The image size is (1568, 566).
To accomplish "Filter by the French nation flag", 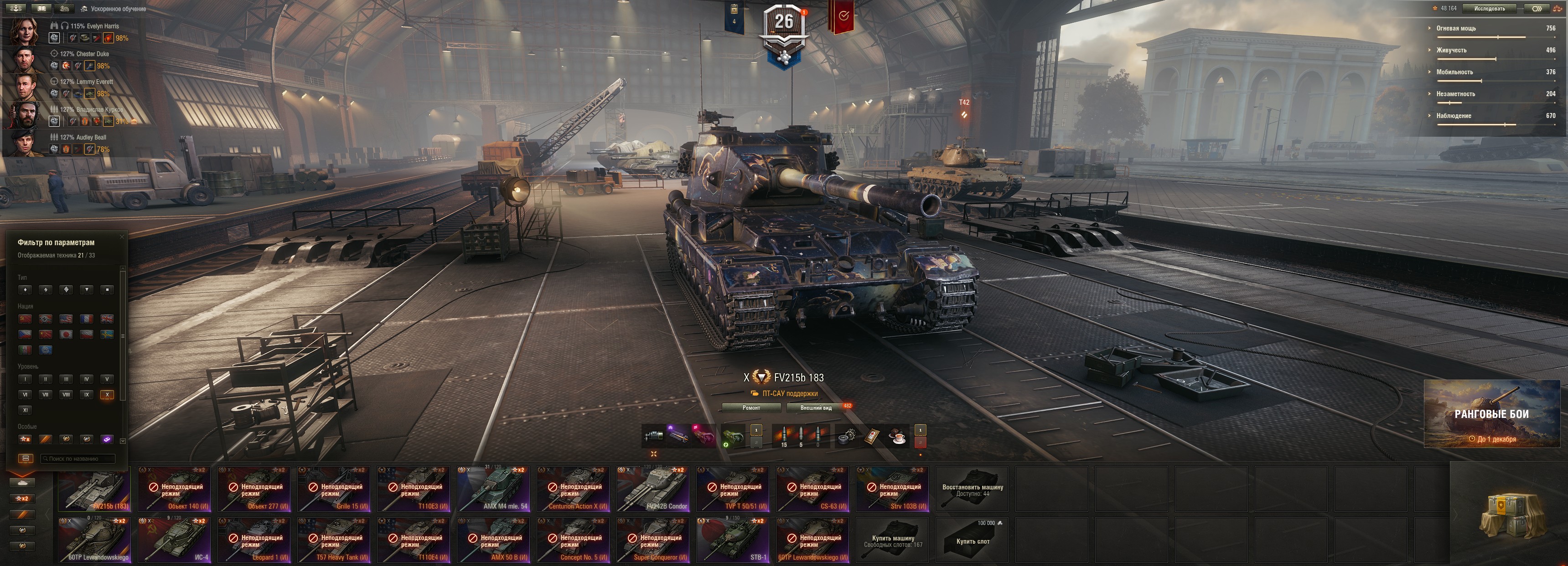I will [87, 318].
